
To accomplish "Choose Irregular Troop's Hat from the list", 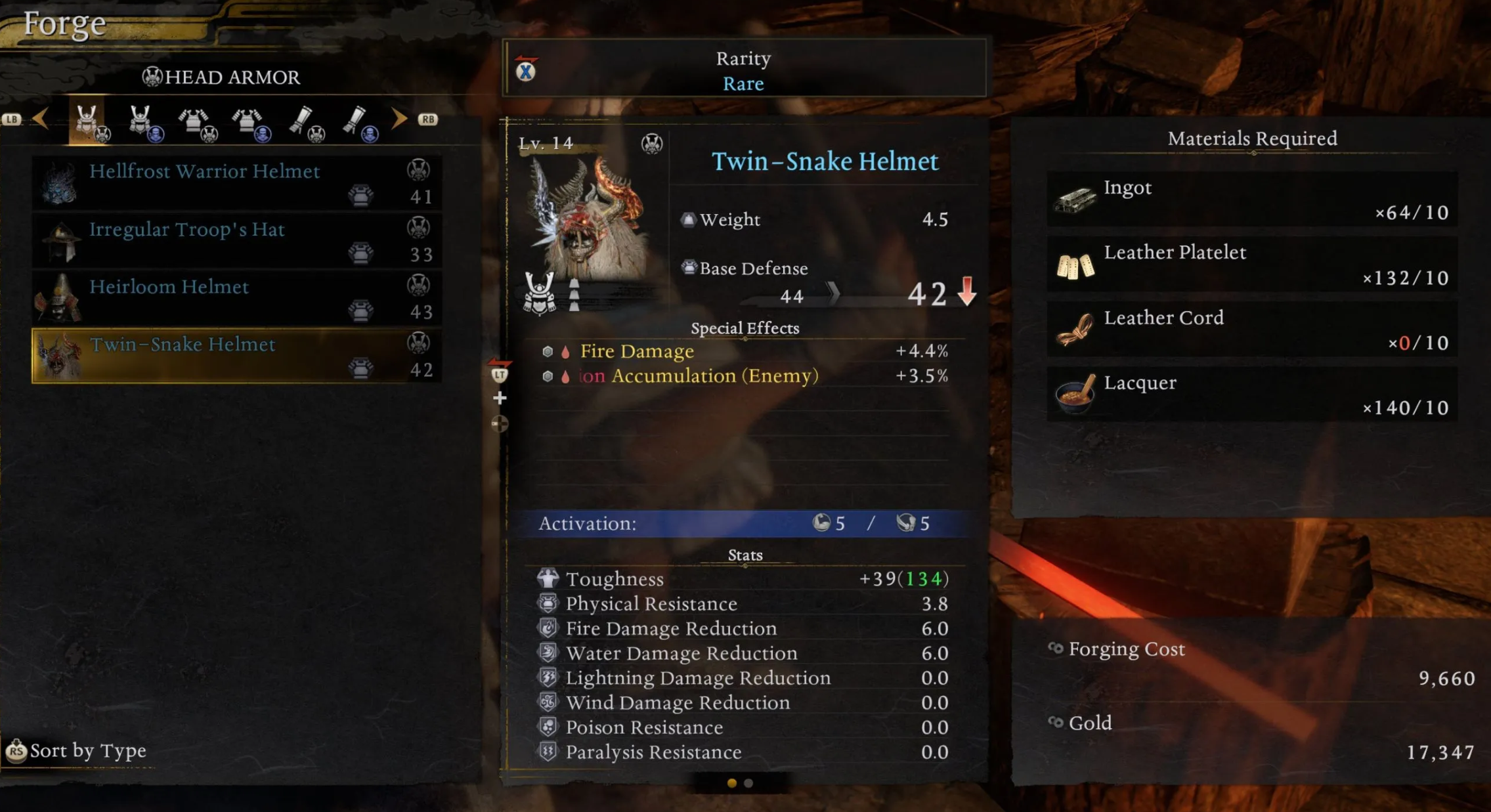I will pyautogui.click(x=236, y=240).
